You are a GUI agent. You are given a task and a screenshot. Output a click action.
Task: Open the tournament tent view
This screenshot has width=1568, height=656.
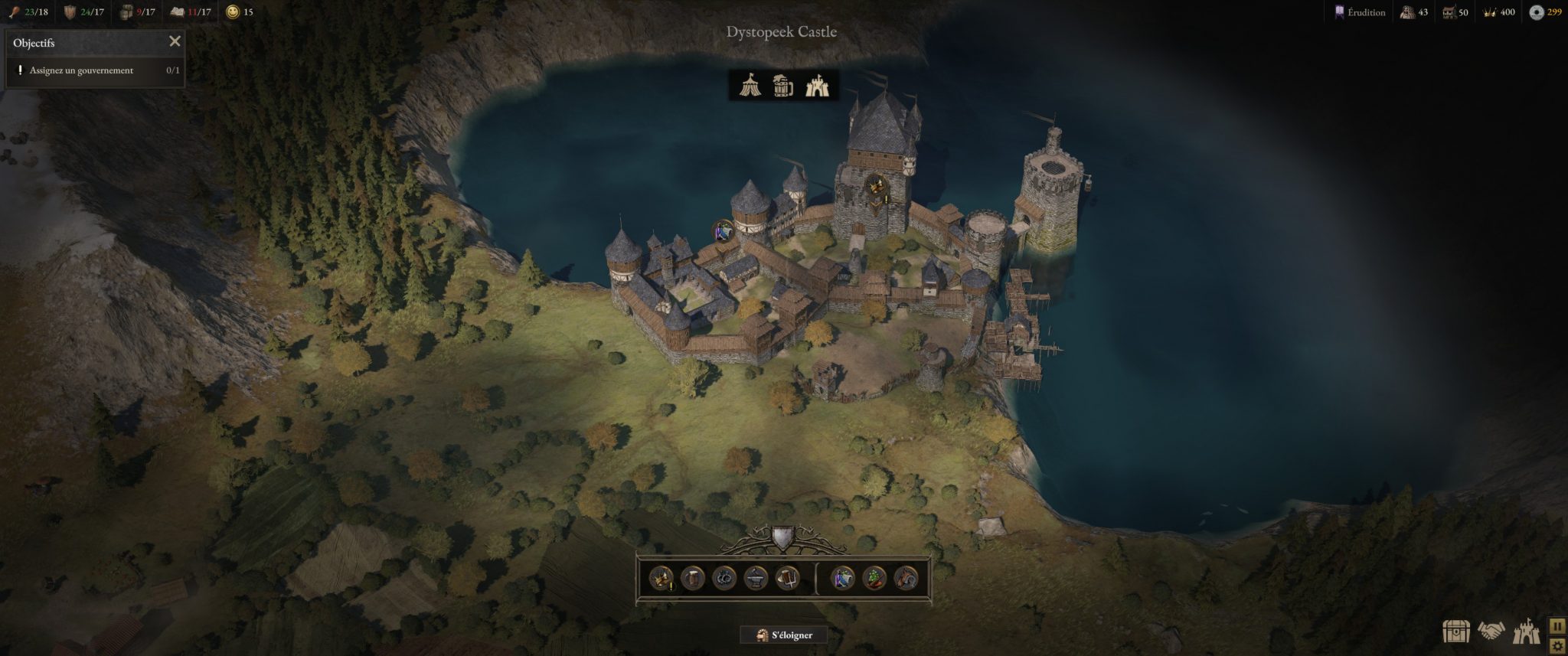(750, 85)
